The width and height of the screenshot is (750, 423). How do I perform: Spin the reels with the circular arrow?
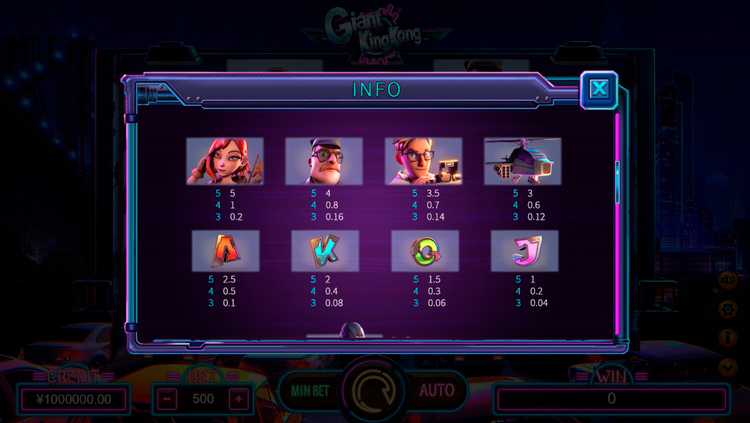[374, 389]
